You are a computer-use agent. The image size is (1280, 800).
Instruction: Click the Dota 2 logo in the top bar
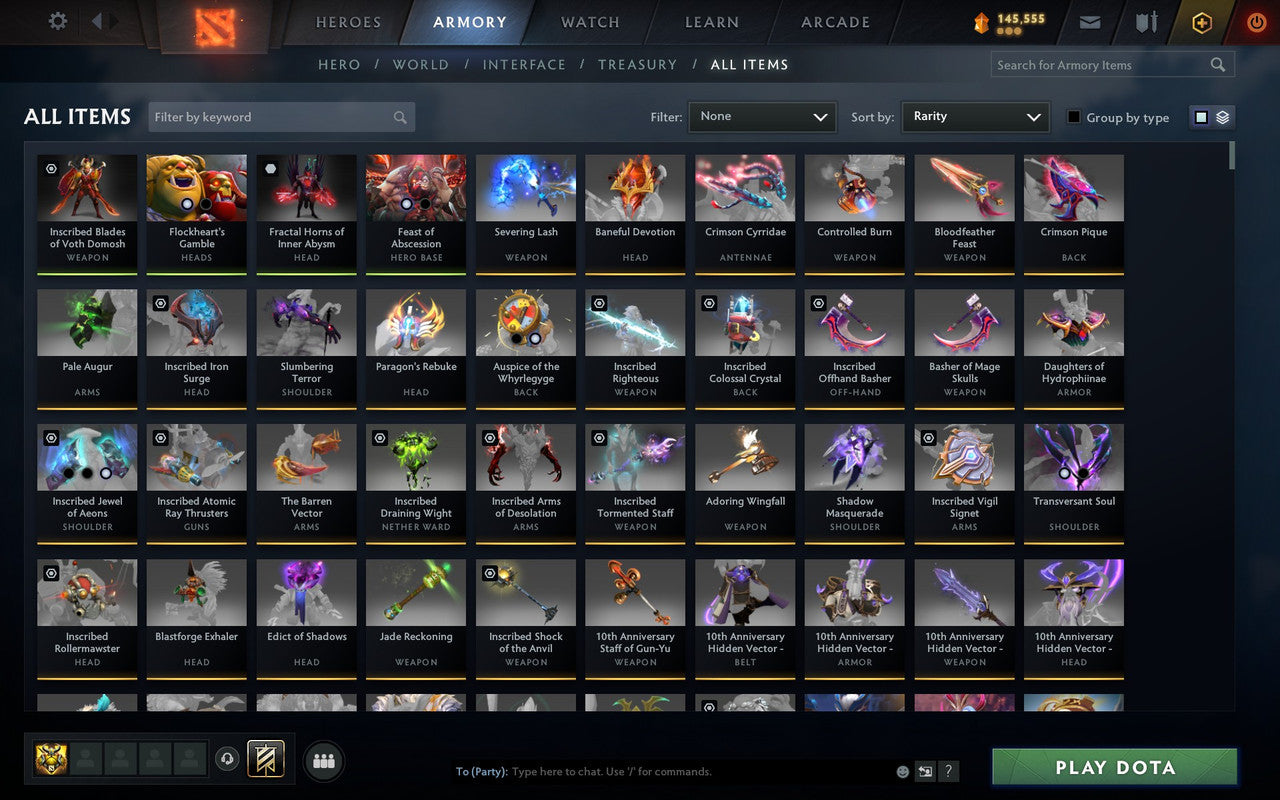pos(213,22)
